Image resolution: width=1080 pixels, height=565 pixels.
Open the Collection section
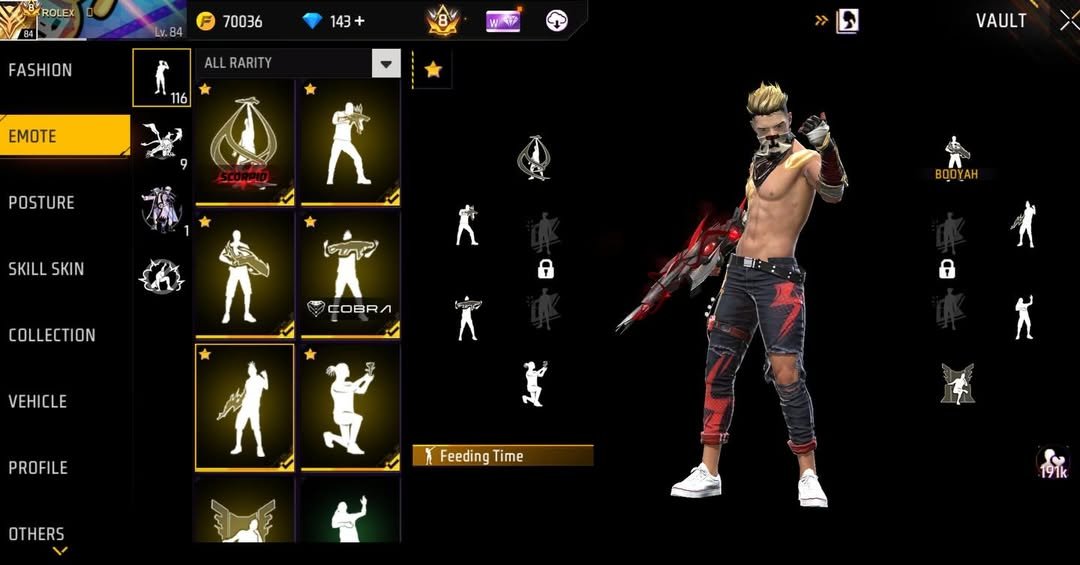tap(52, 335)
